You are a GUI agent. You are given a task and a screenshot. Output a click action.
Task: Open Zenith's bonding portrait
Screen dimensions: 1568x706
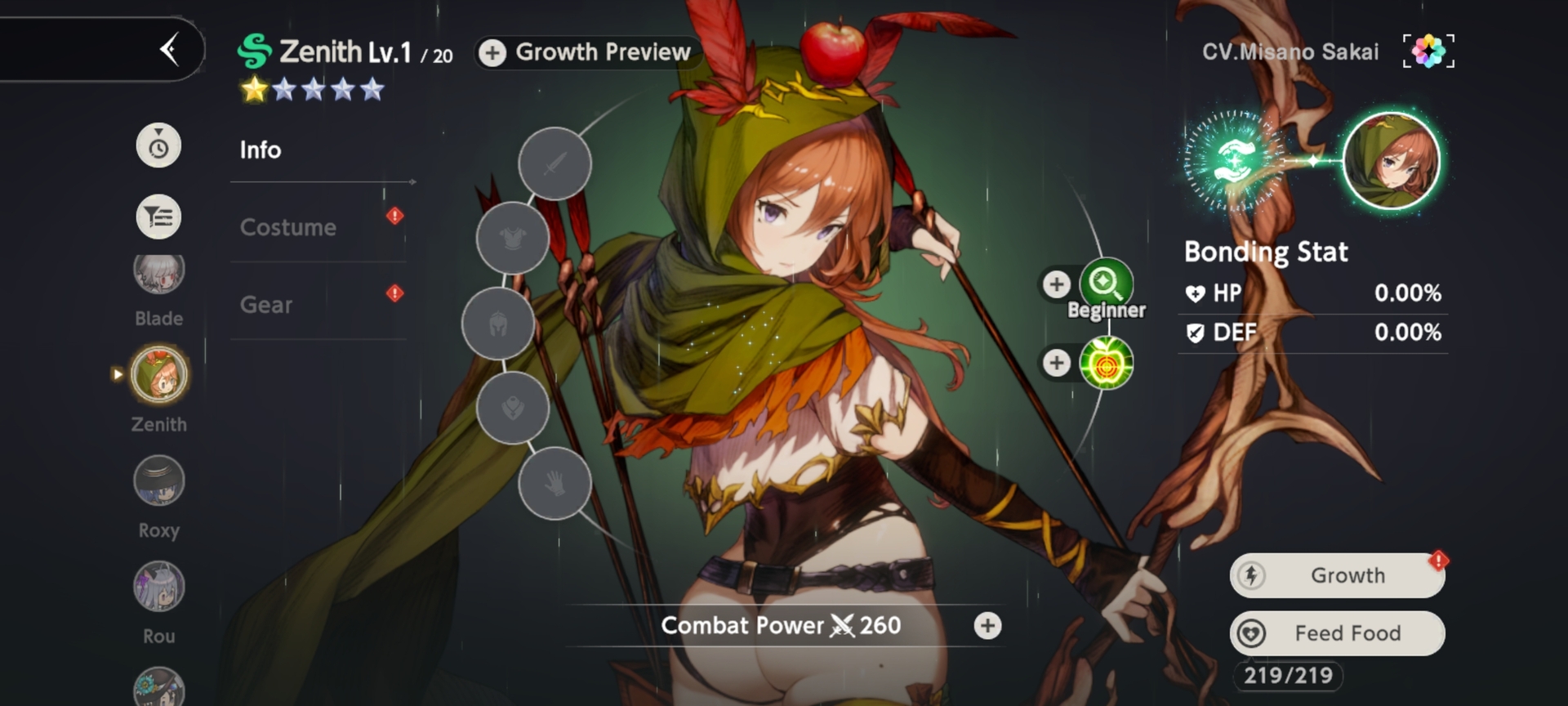[1392, 160]
